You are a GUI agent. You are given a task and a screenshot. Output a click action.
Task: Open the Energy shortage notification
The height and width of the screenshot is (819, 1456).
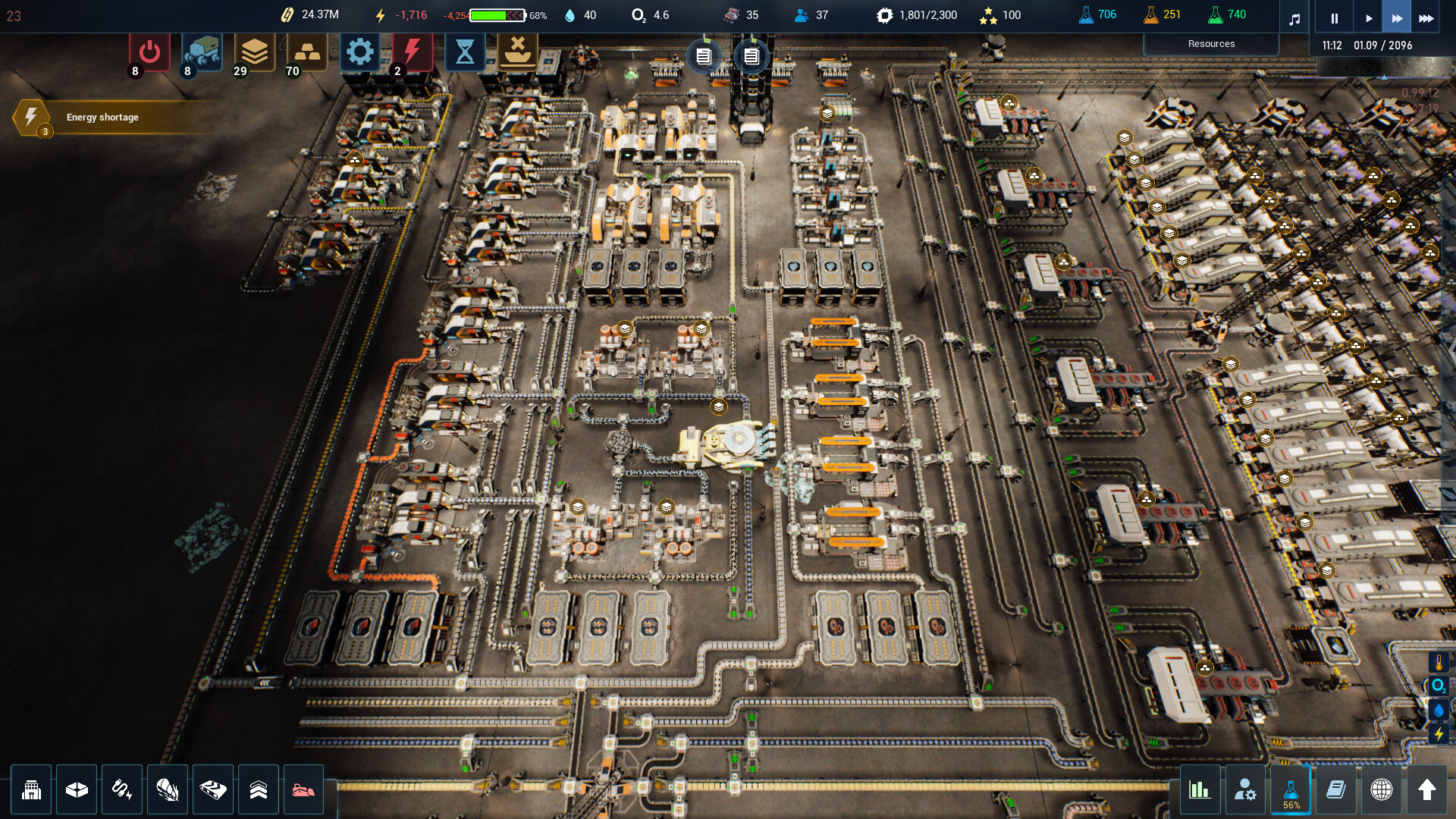point(102,118)
